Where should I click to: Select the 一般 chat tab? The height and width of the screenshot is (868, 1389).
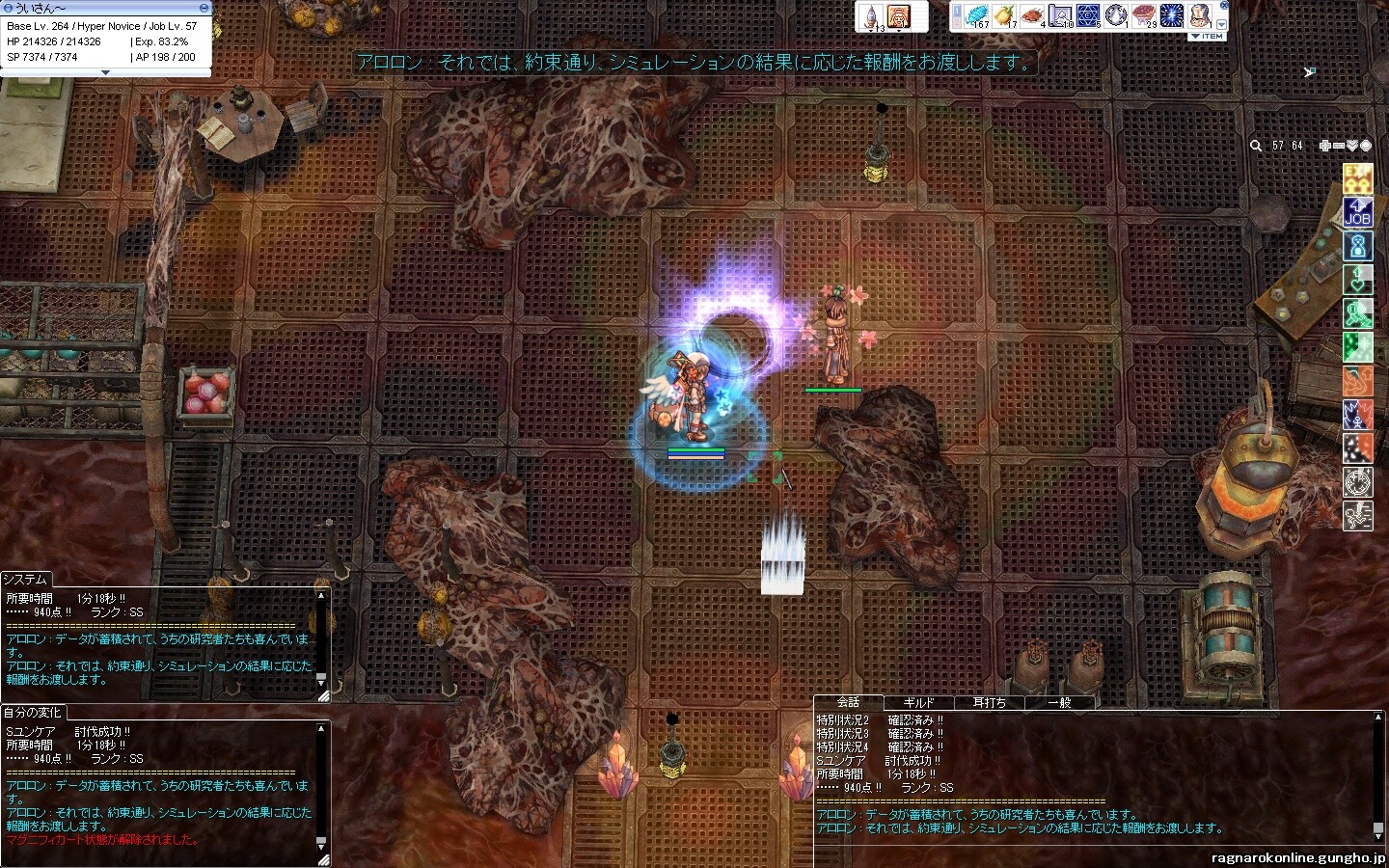pyautogui.click(x=1059, y=703)
